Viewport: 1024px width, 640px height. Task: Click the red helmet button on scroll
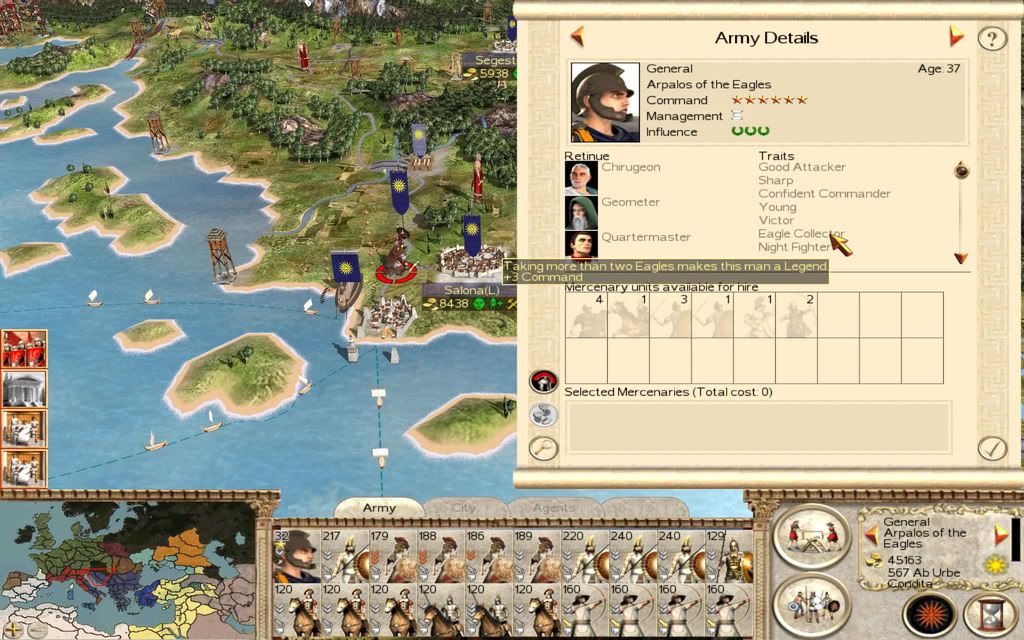point(543,381)
